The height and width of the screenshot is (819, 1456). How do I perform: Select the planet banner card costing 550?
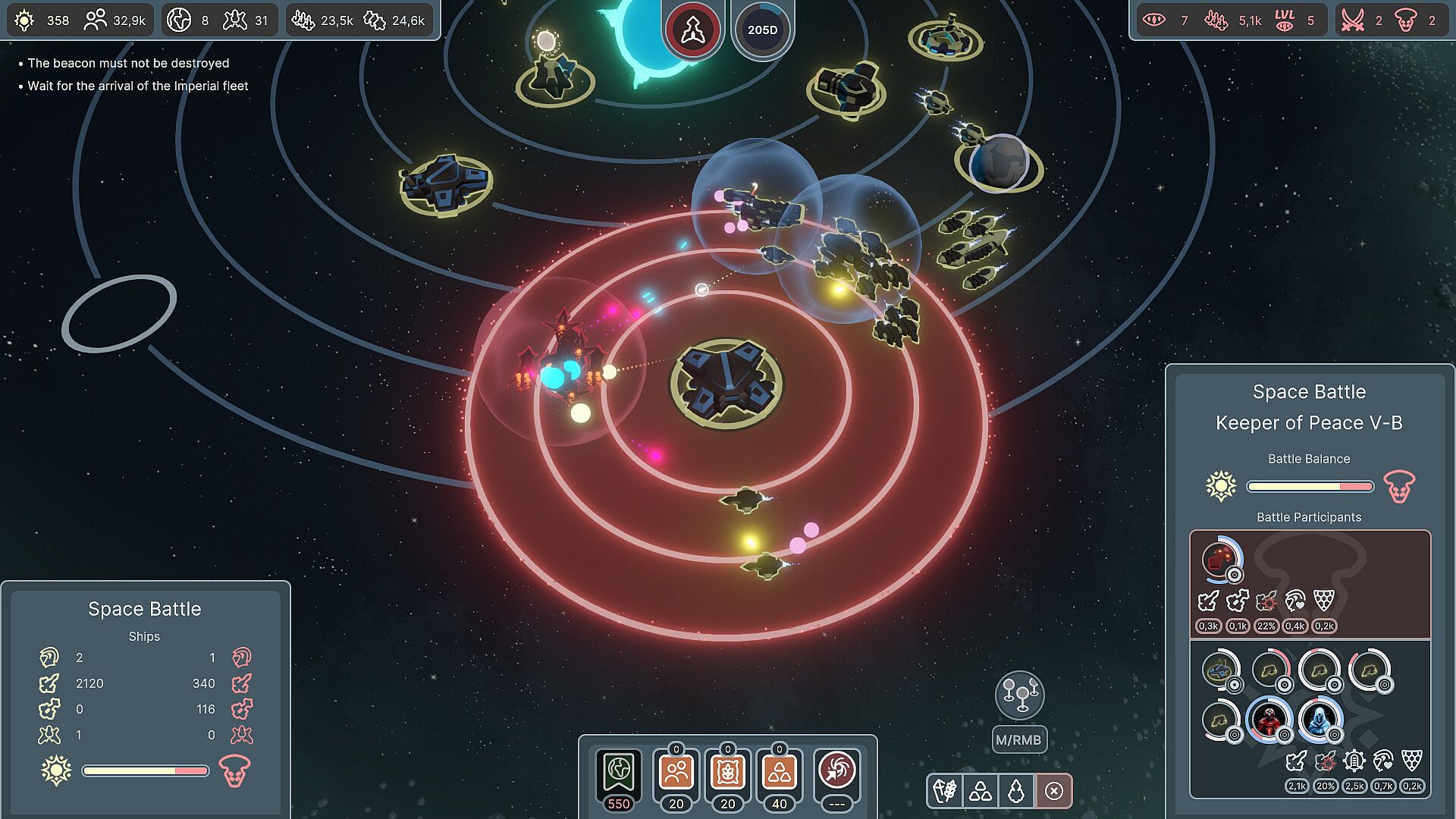tap(619, 773)
